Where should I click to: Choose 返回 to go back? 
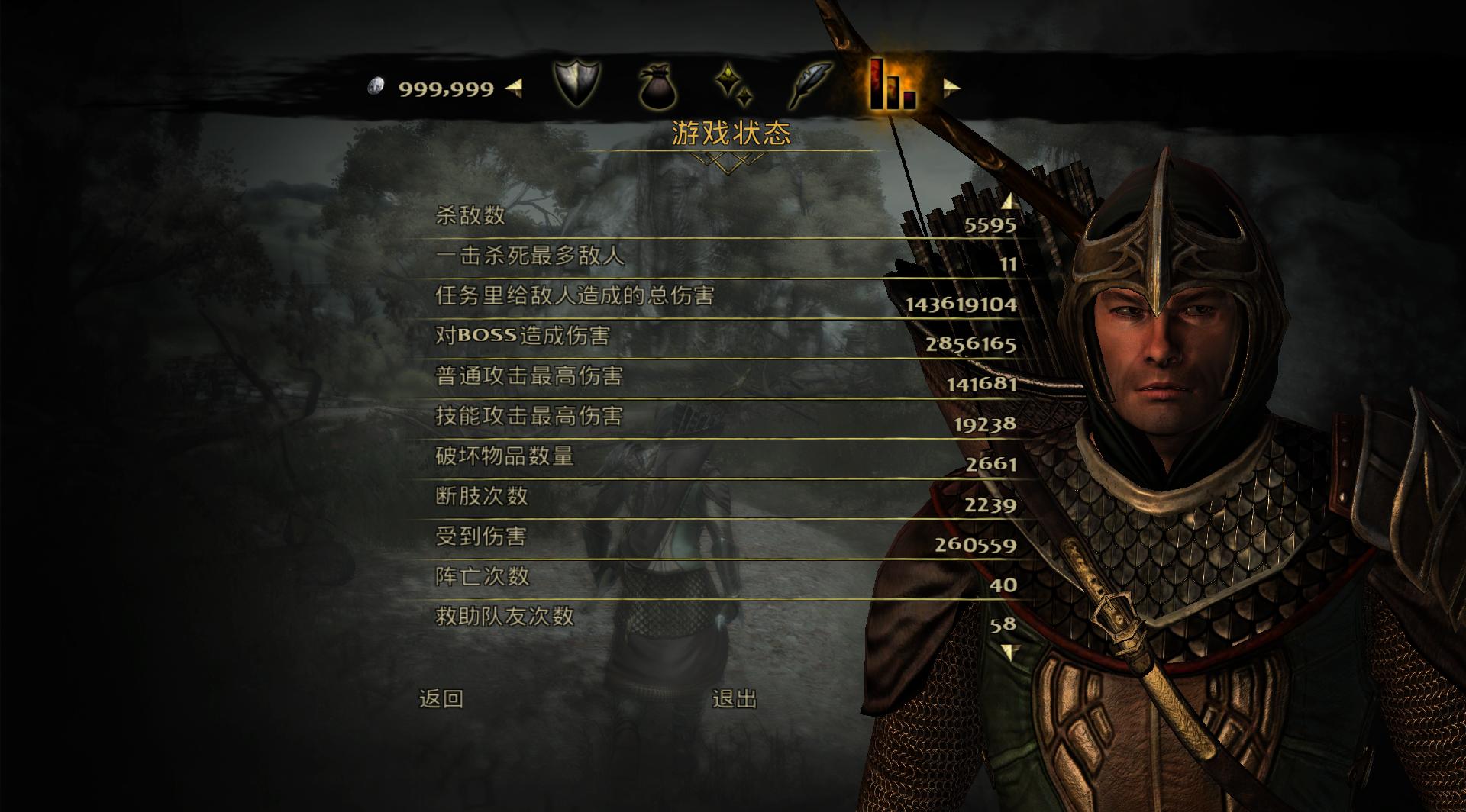441,699
